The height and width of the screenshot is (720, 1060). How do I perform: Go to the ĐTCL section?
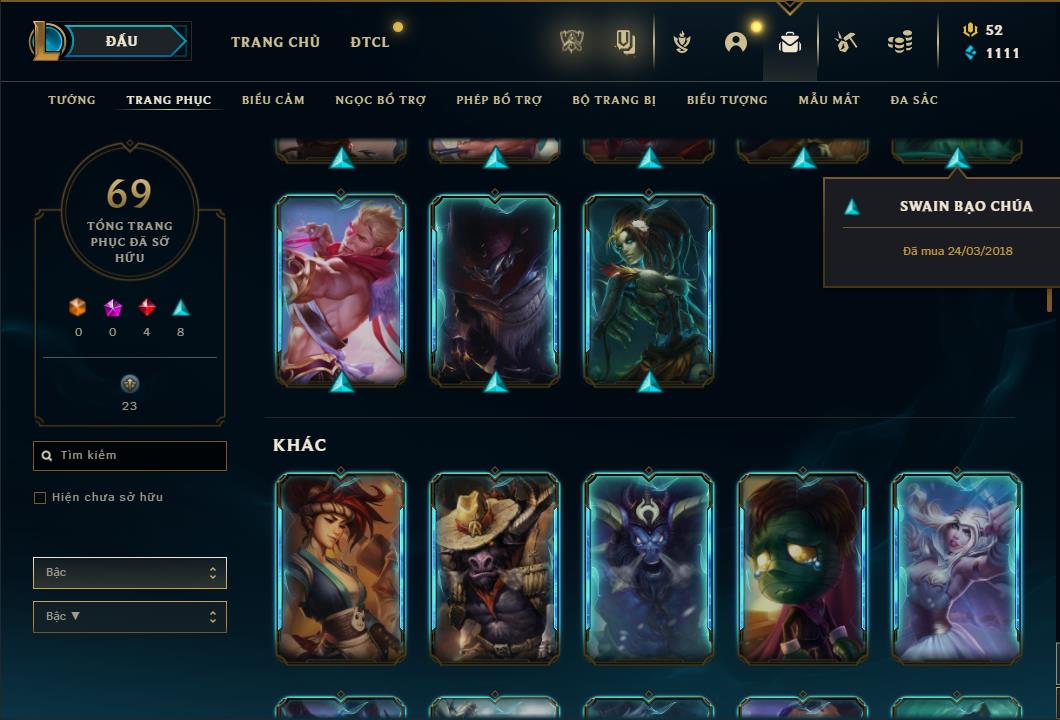pos(370,42)
